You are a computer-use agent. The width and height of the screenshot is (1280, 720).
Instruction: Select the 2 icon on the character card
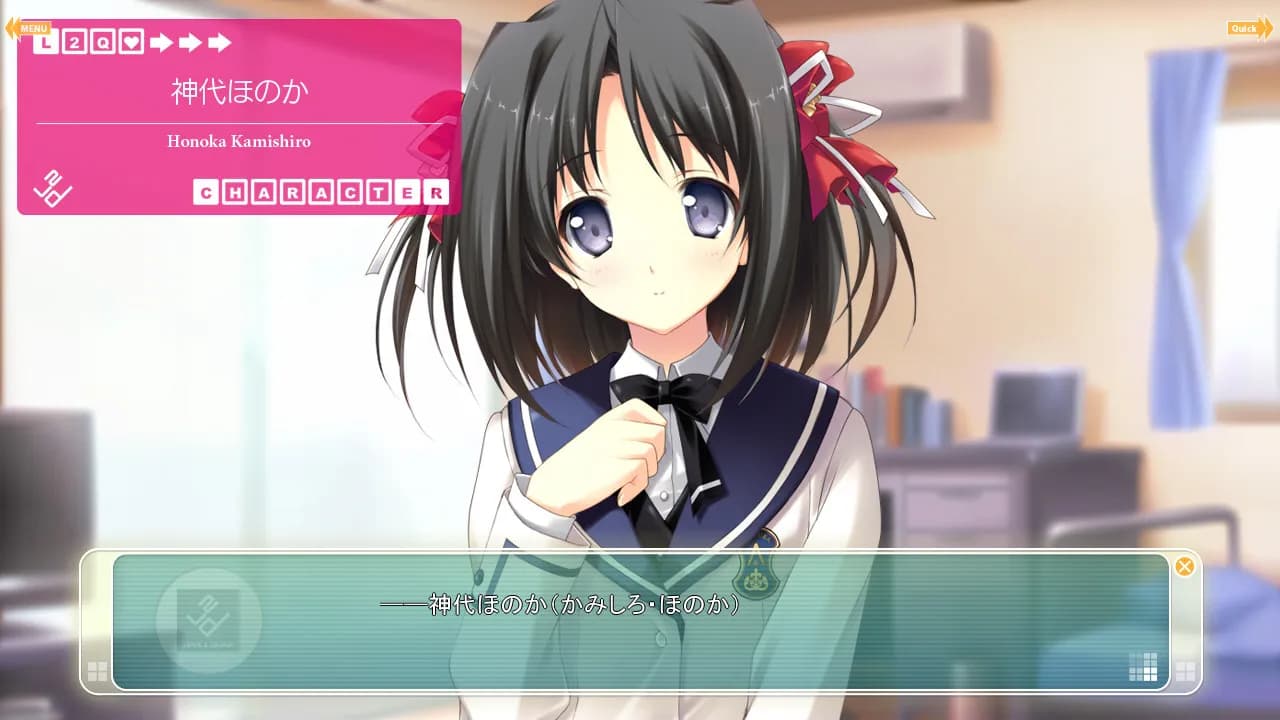(x=74, y=42)
